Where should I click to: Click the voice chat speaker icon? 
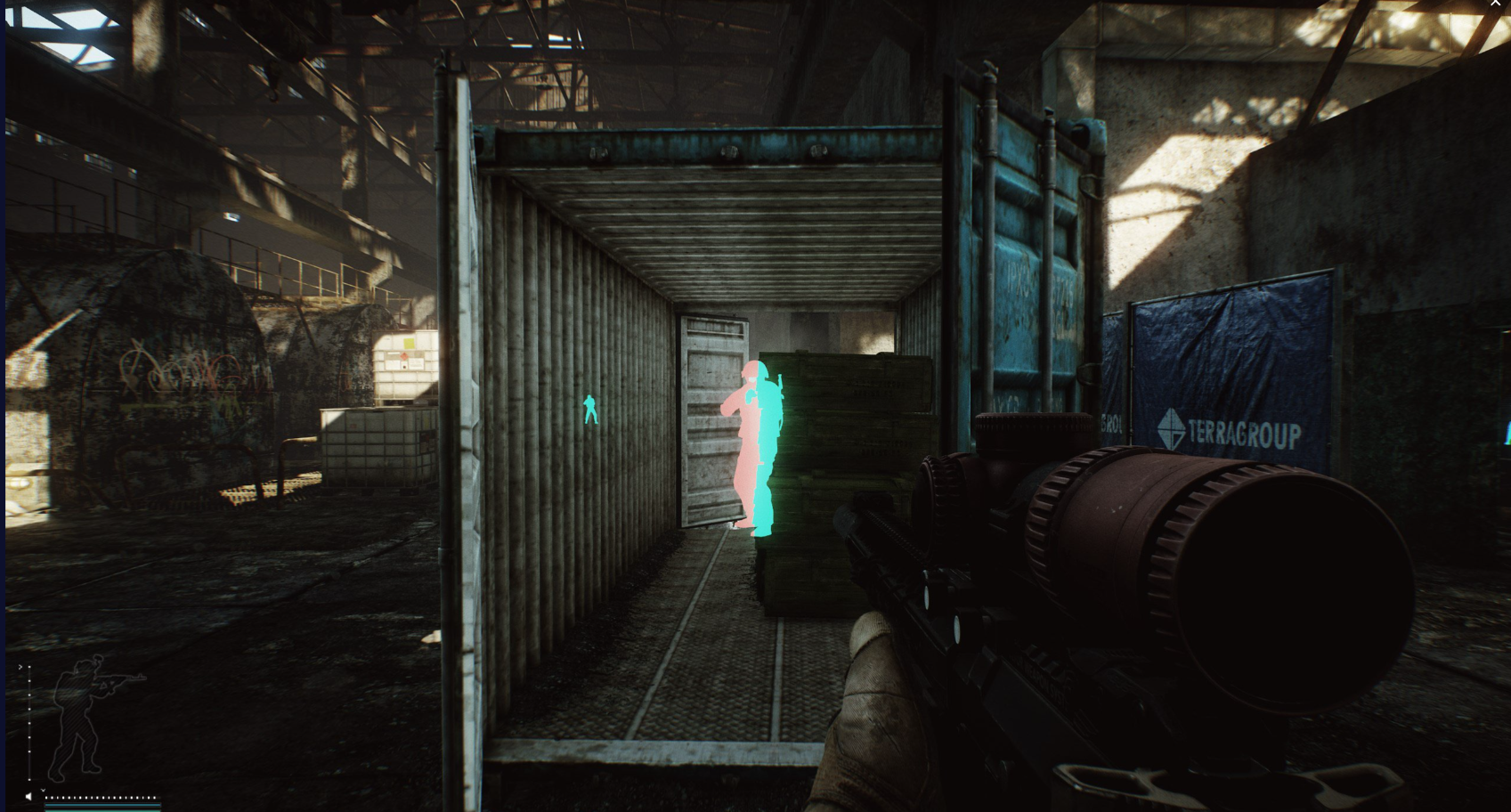tap(28, 796)
